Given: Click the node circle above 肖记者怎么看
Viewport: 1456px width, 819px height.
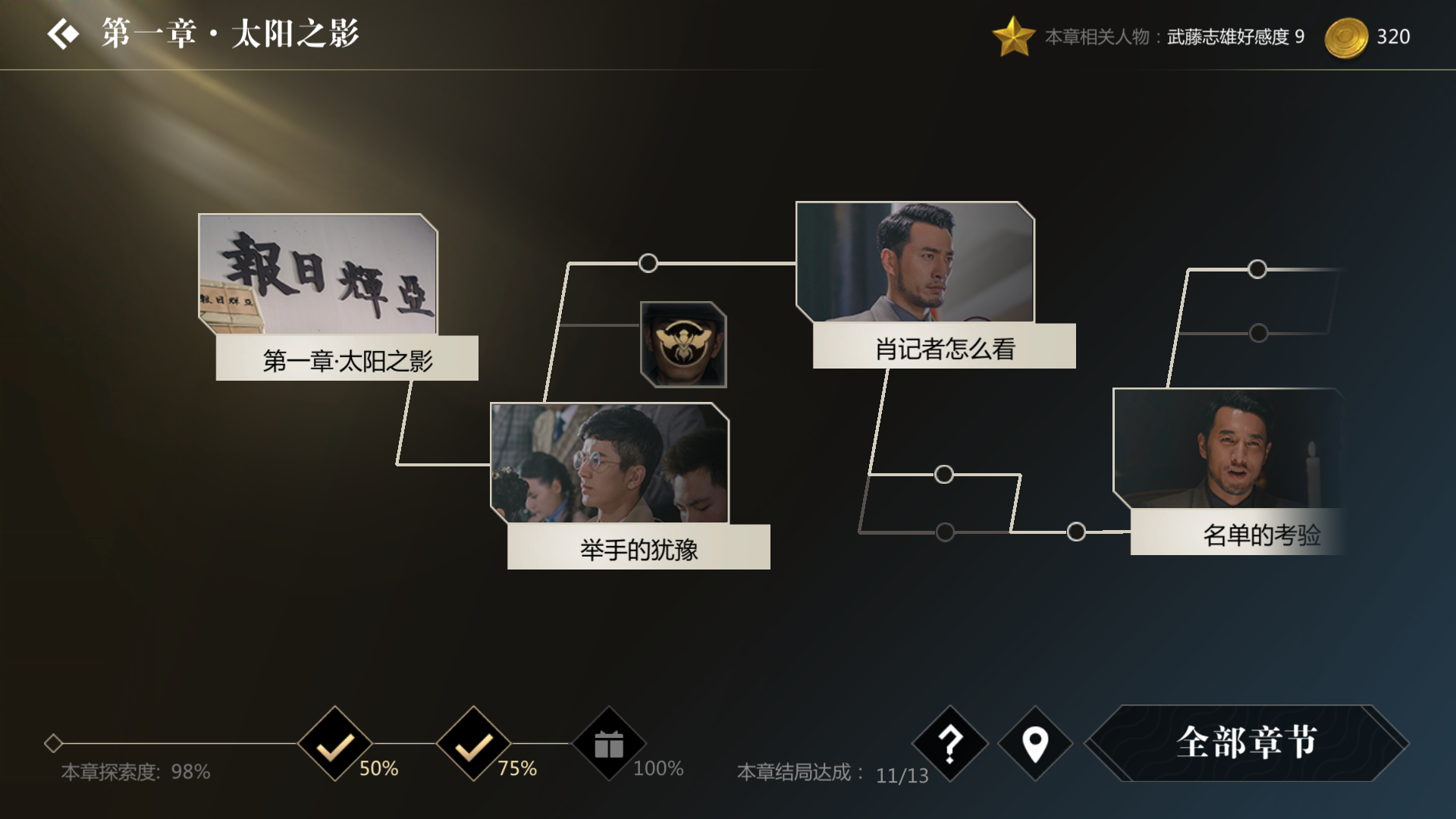Looking at the screenshot, I should point(648,262).
